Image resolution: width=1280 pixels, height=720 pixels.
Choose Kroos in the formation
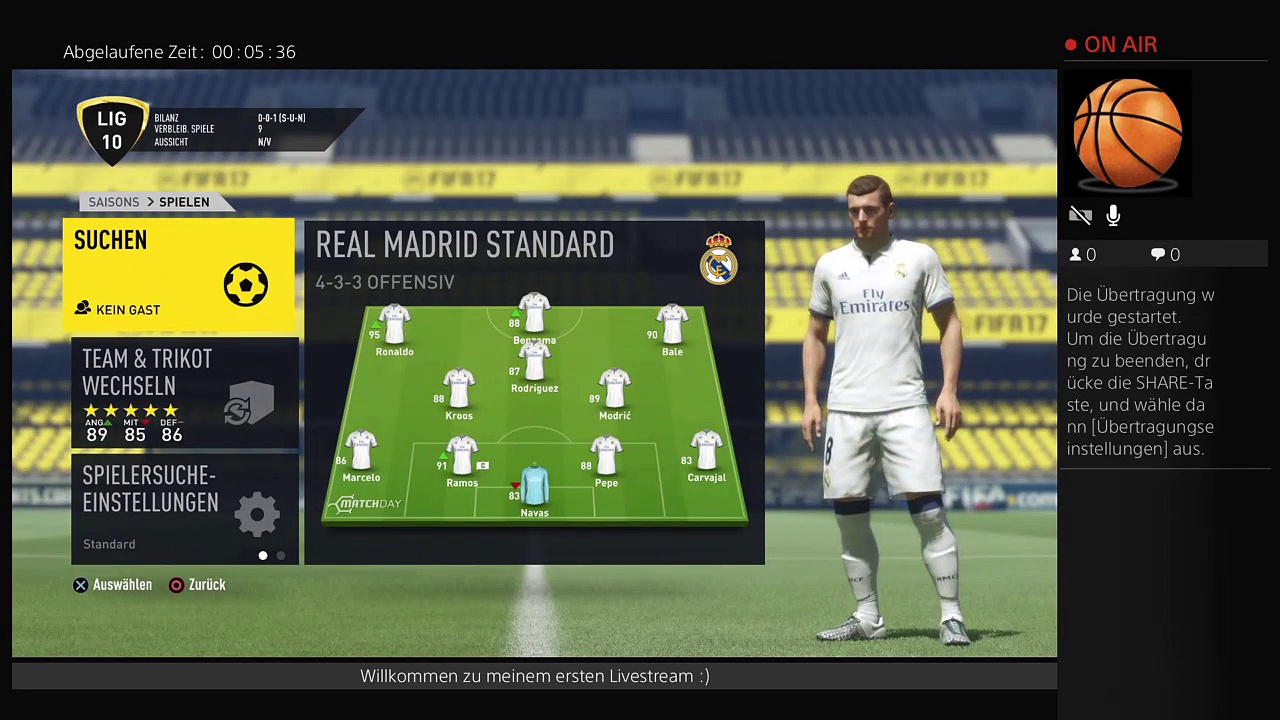tap(459, 393)
